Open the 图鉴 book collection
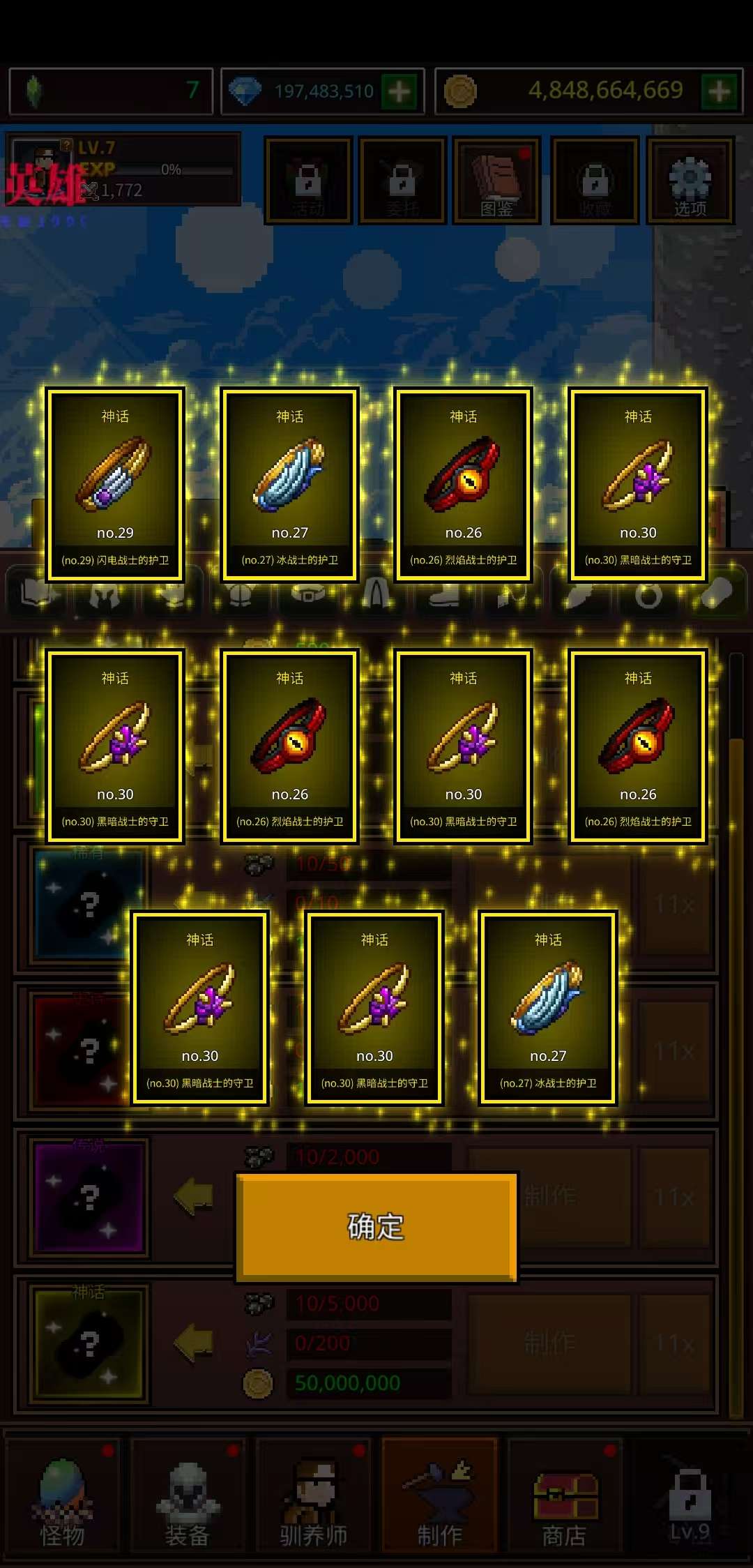This screenshot has height=1568, width=753. [496, 181]
